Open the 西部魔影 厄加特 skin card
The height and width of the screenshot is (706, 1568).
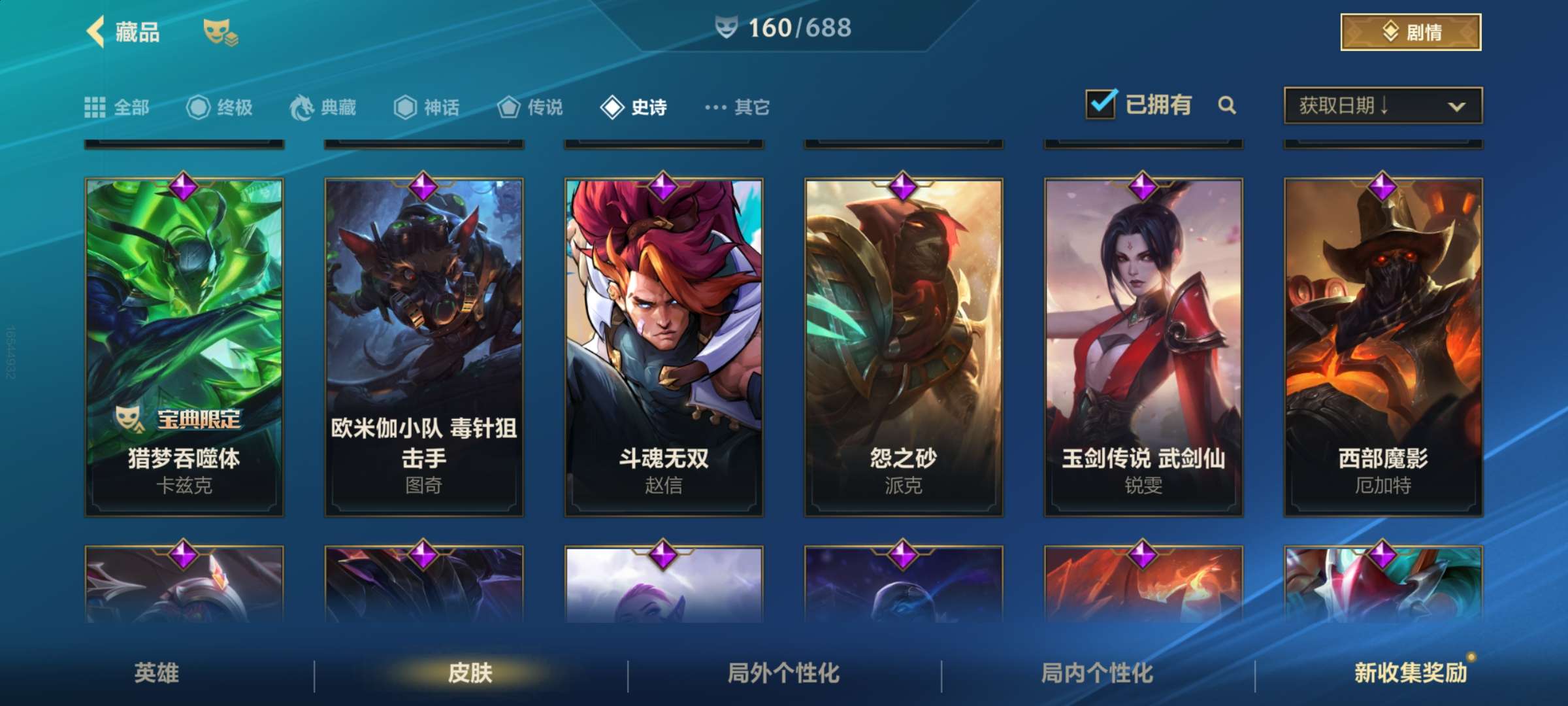click(x=1383, y=346)
